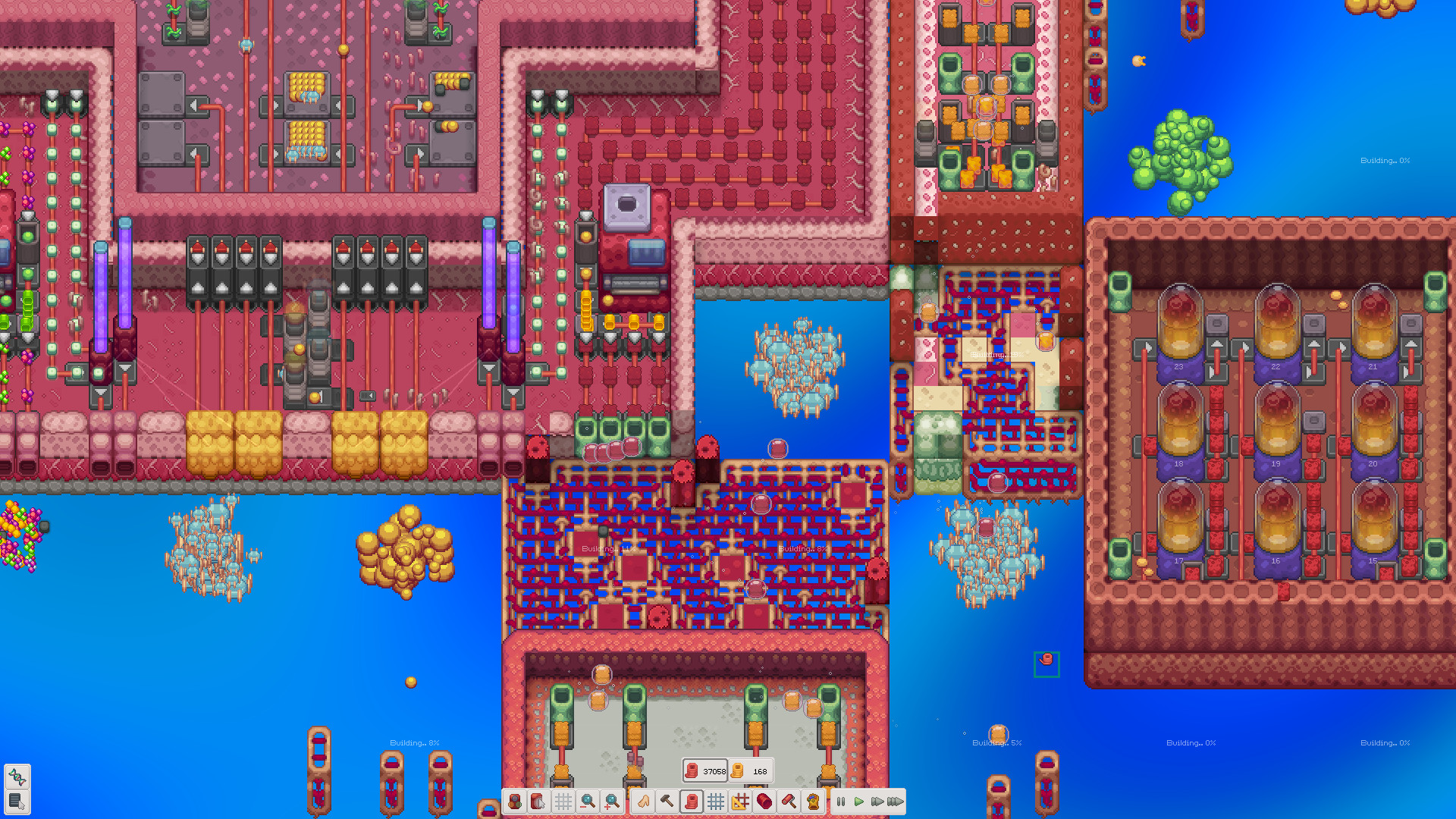
Task: Pause the game simulation
Action: point(840,802)
